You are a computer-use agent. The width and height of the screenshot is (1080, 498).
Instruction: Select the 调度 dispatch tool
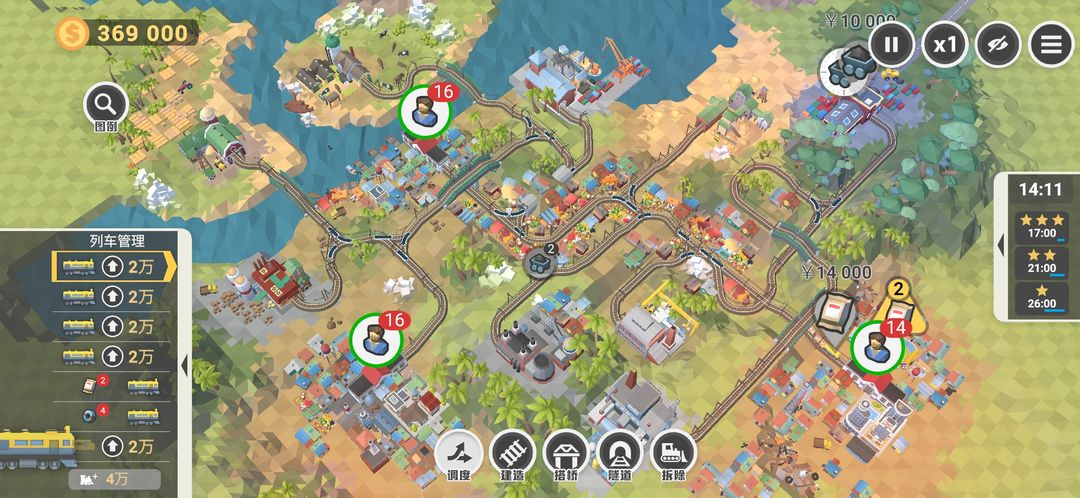tap(459, 455)
